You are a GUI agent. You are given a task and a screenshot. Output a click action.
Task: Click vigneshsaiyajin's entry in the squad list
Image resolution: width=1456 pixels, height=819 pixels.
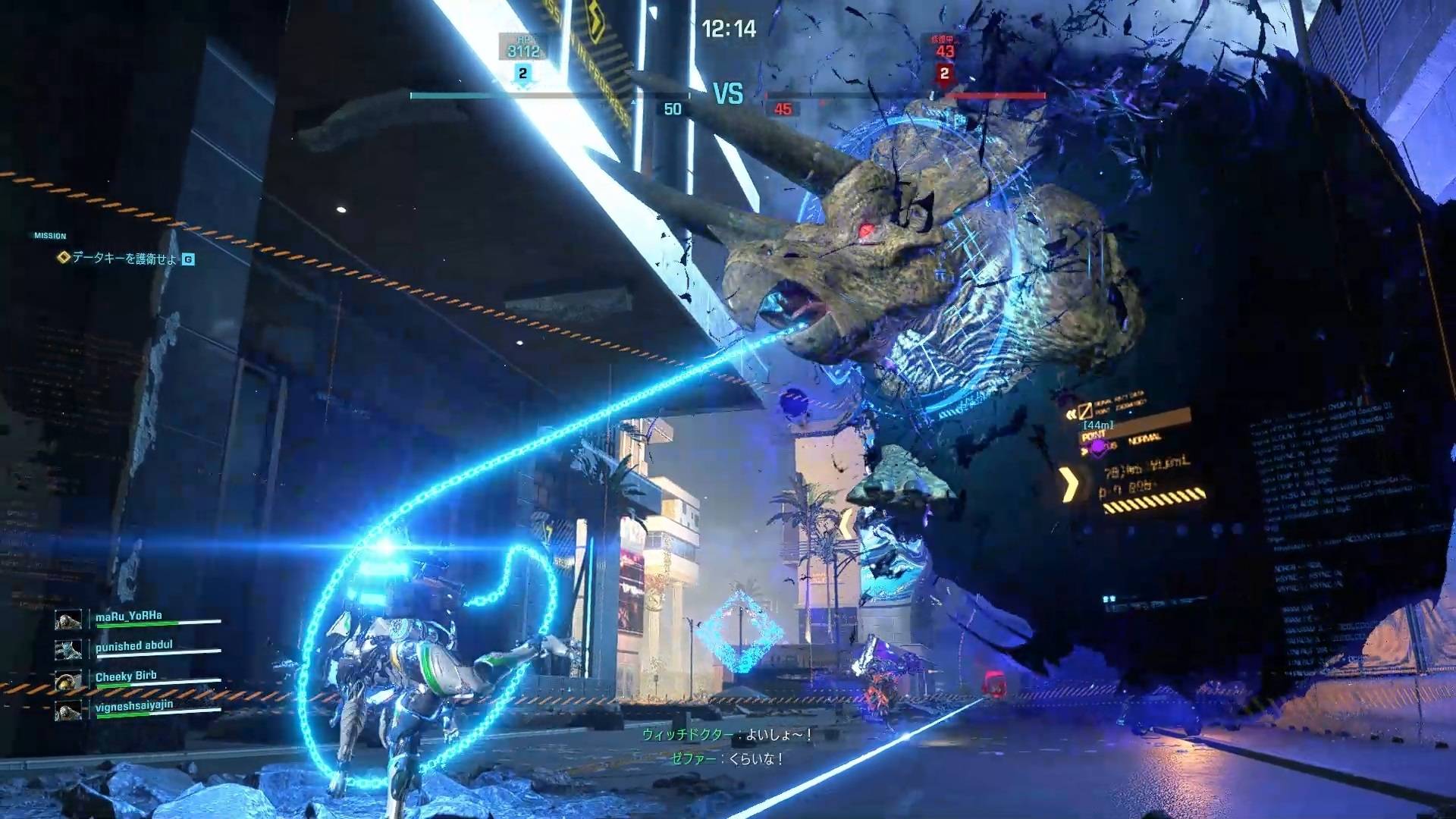(x=133, y=706)
